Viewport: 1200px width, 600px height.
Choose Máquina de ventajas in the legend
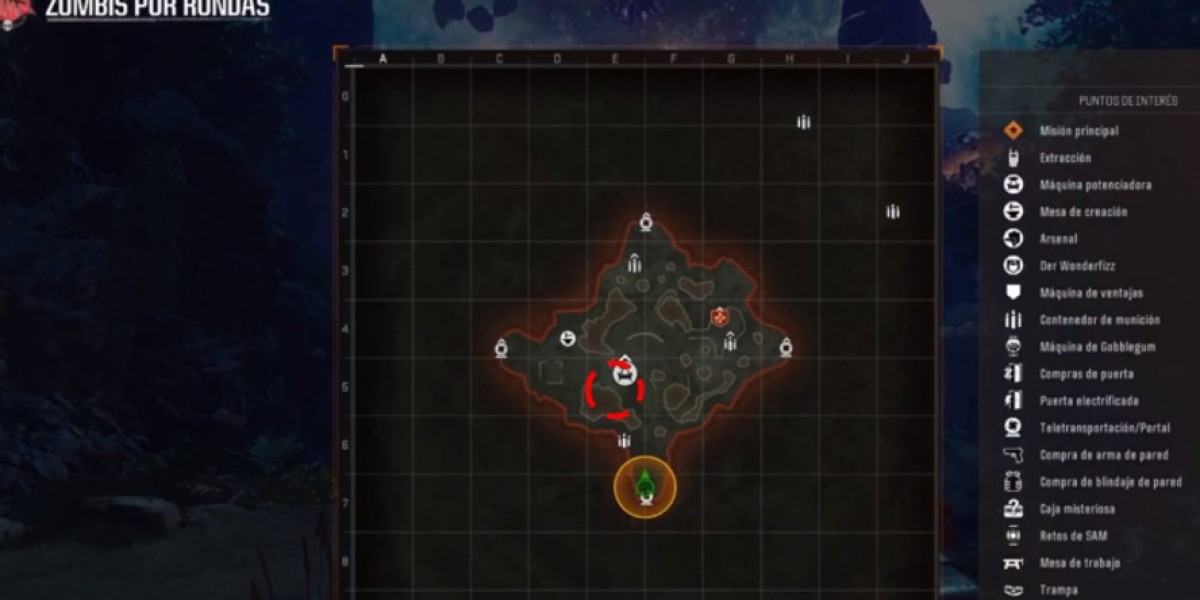[1090, 293]
